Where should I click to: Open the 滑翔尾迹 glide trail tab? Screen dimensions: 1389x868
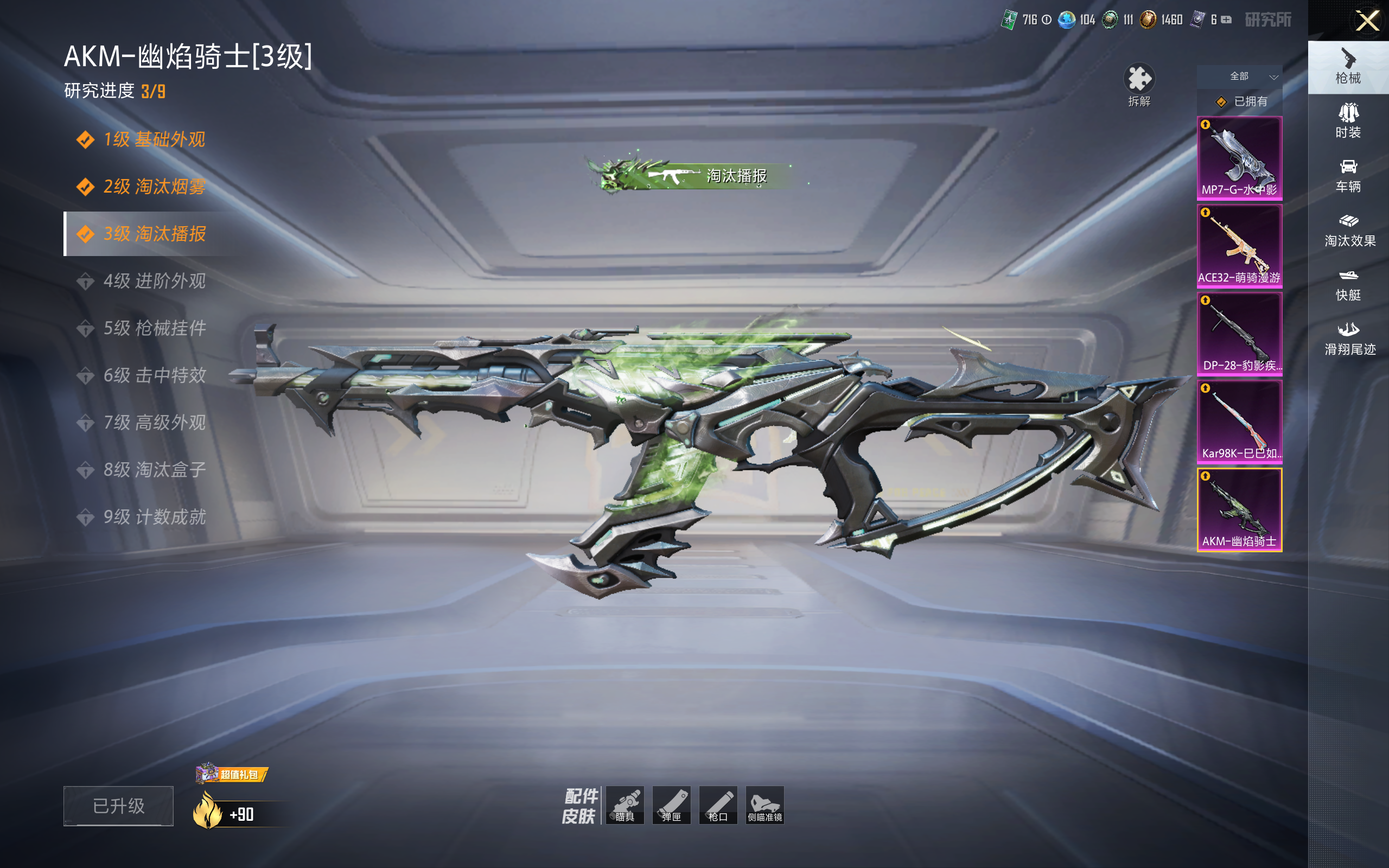[1349, 339]
